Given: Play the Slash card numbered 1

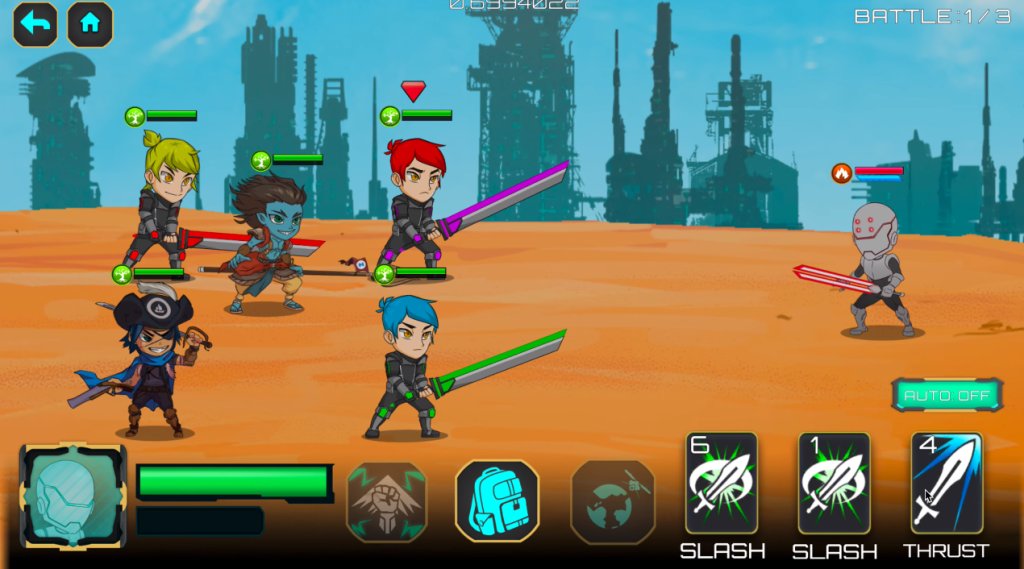Looking at the screenshot, I should click(834, 483).
